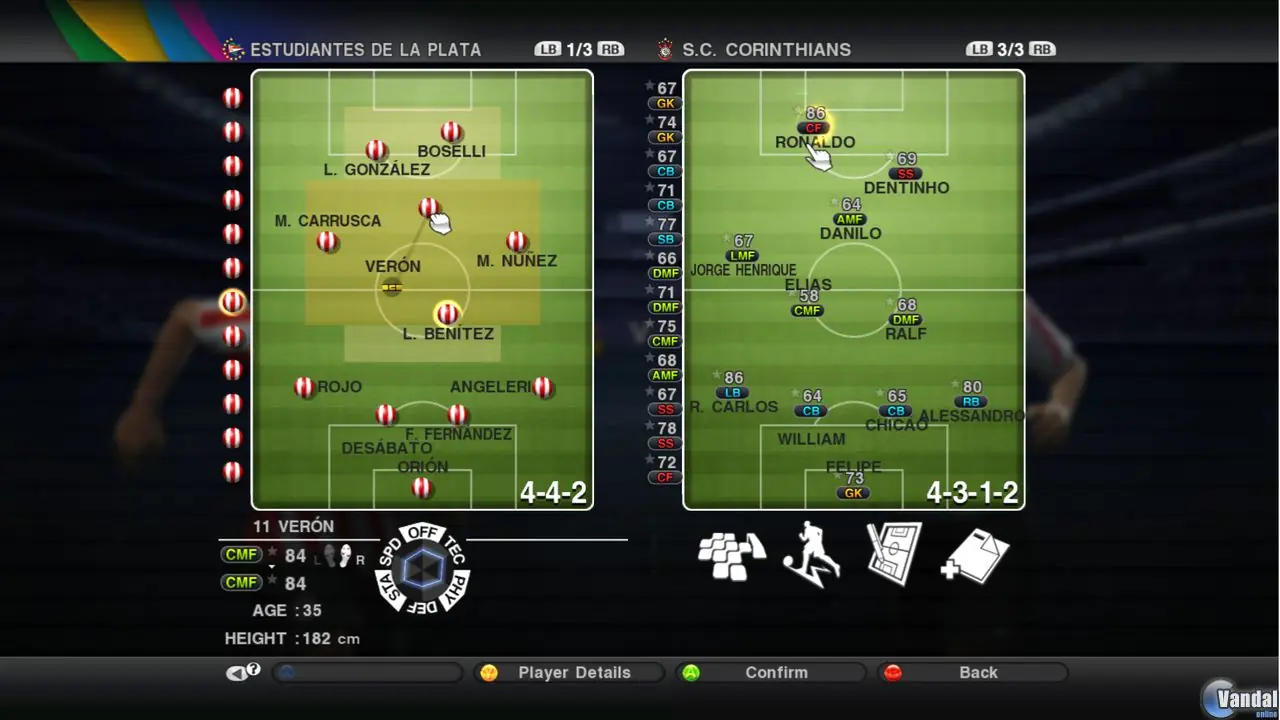
Task: Choose Rojo's defender marker
Action: pyautogui.click(x=305, y=387)
